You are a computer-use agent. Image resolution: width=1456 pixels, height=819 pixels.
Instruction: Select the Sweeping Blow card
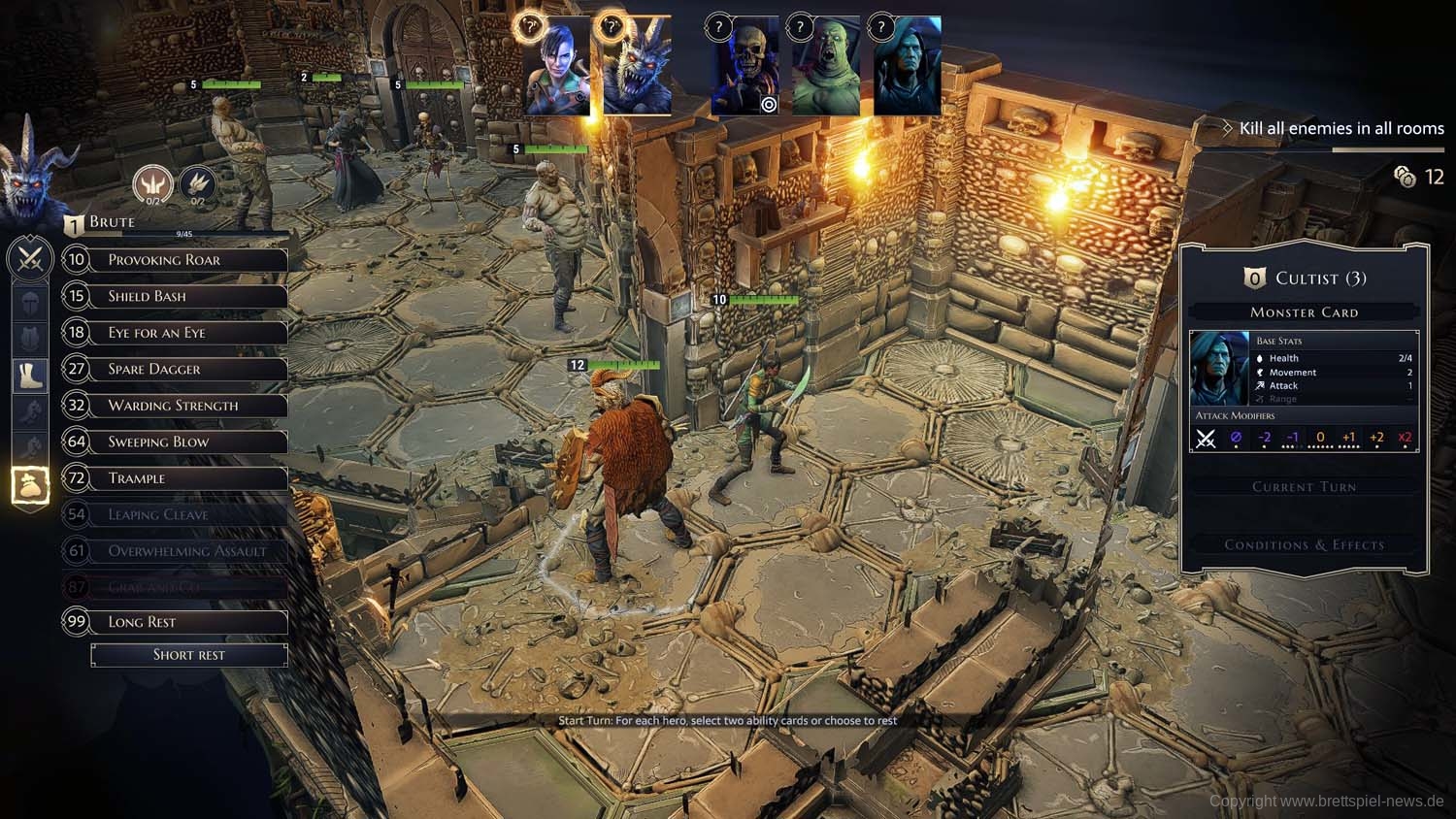(x=175, y=442)
